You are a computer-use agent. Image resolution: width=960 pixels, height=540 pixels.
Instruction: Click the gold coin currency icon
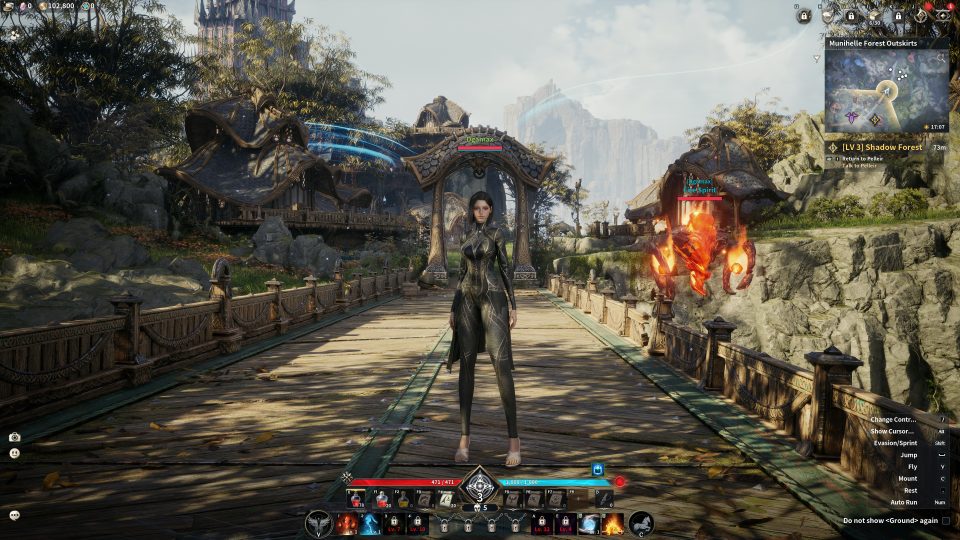point(42,6)
